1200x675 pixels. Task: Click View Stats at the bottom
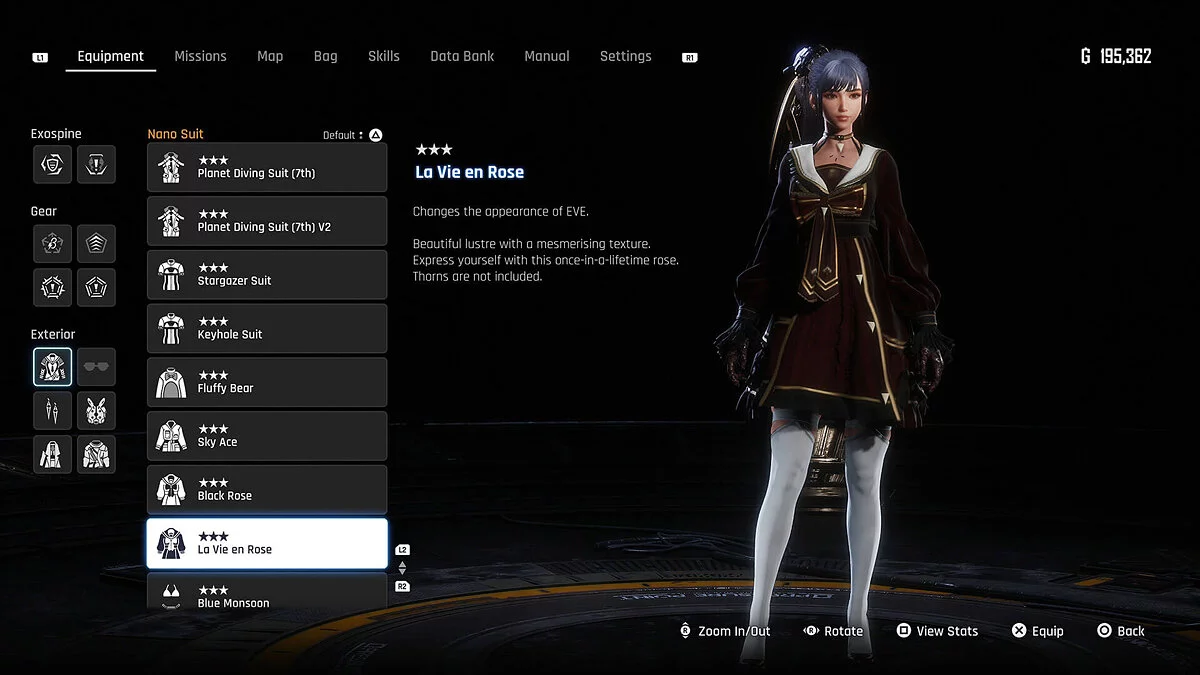click(937, 631)
